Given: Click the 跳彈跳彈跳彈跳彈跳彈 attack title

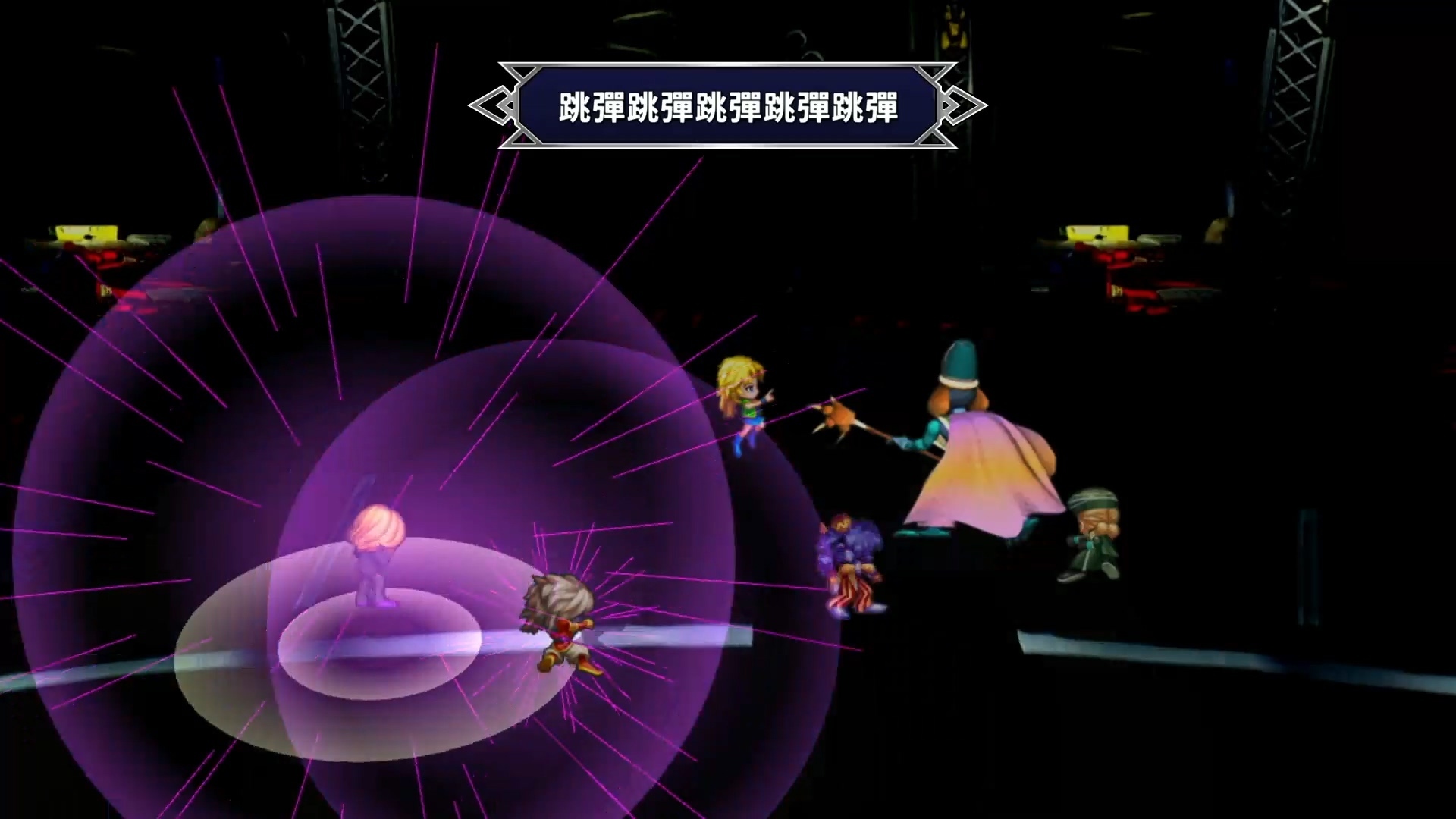Looking at the screenshot, I should pos(726,106).
